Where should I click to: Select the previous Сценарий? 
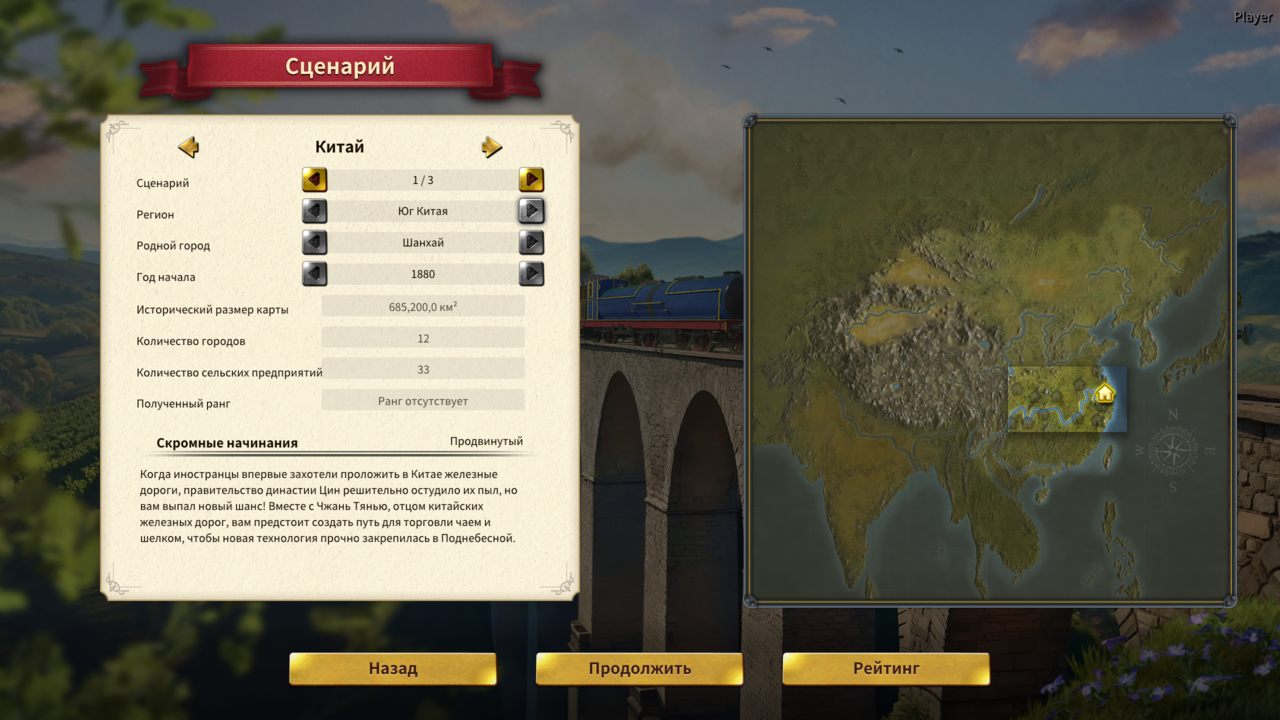click(315, 180)
